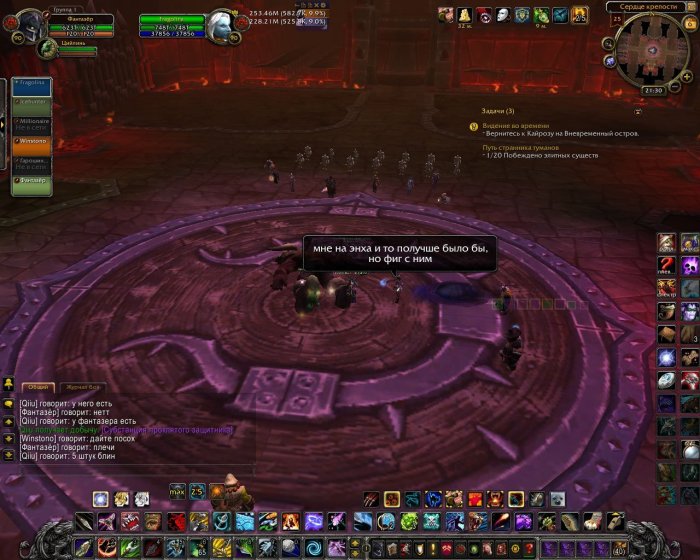Switch to the Общий chat tab
The width and height of the screenshot is (700, 560).
[38, 386]
